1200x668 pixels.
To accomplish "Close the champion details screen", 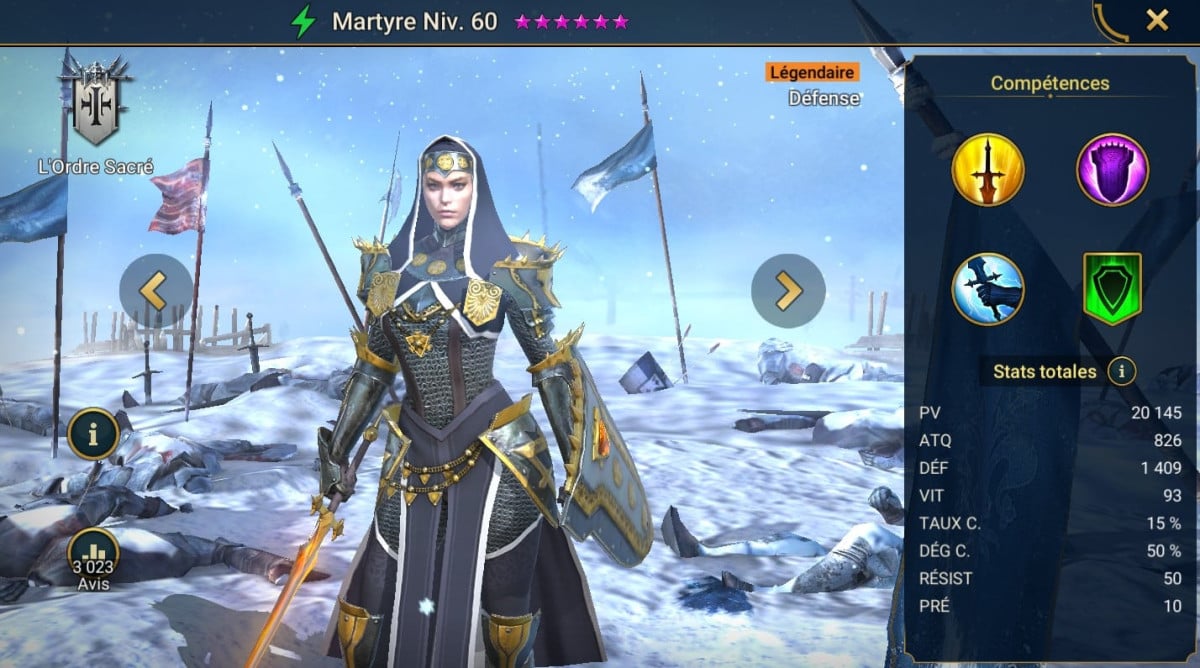I will point(1157,20).
